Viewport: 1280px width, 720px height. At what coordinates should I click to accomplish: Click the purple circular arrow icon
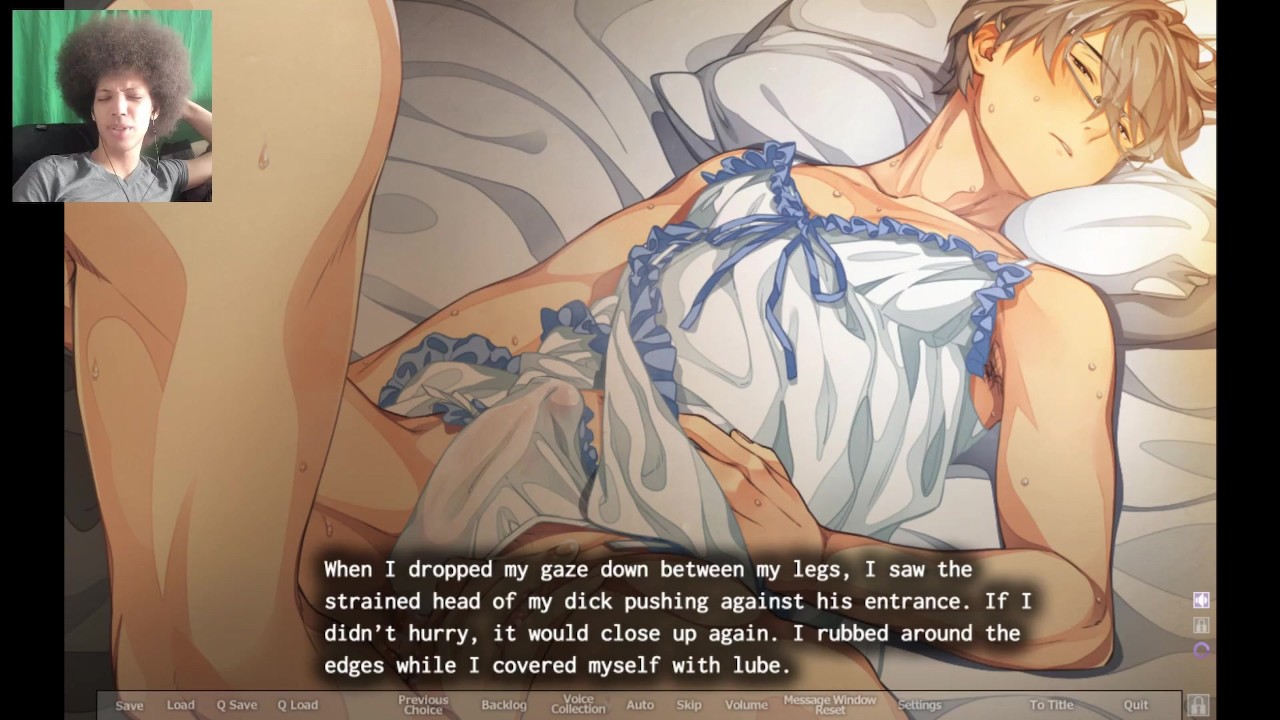click(1201, 650)
